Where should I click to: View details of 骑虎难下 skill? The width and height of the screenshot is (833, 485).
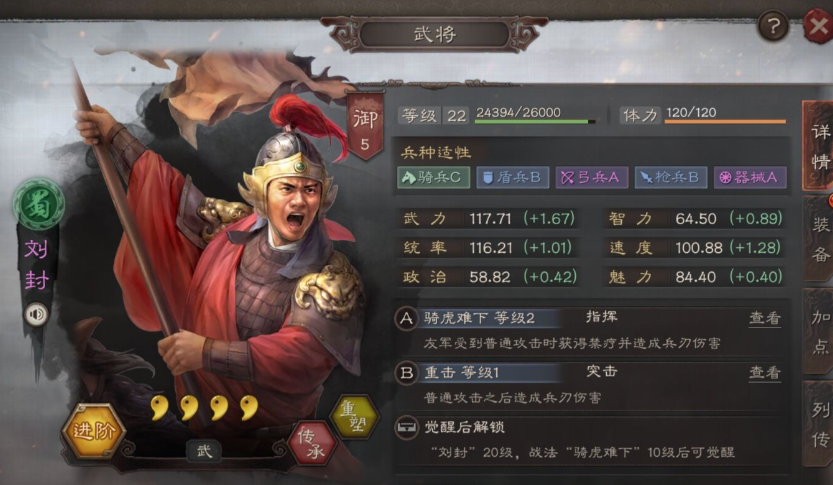click(x=765, y=318)
